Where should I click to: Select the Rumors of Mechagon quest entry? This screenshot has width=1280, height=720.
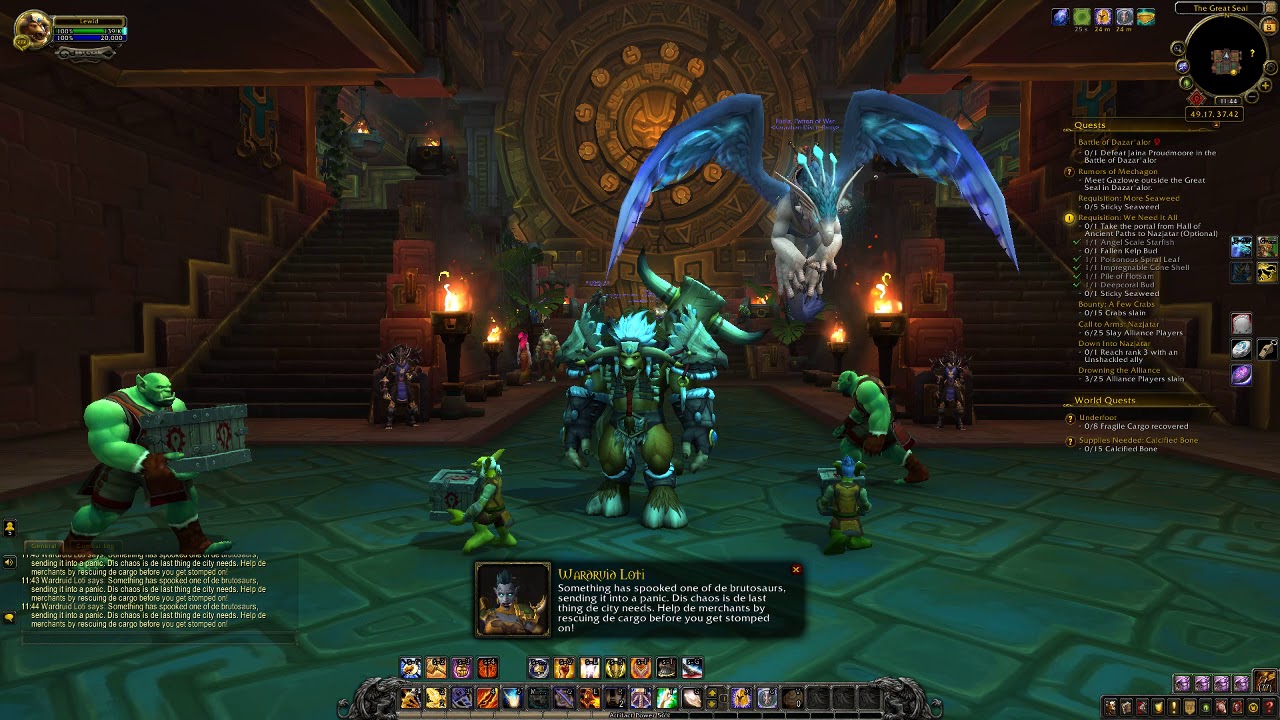[x=1117, y=172]
